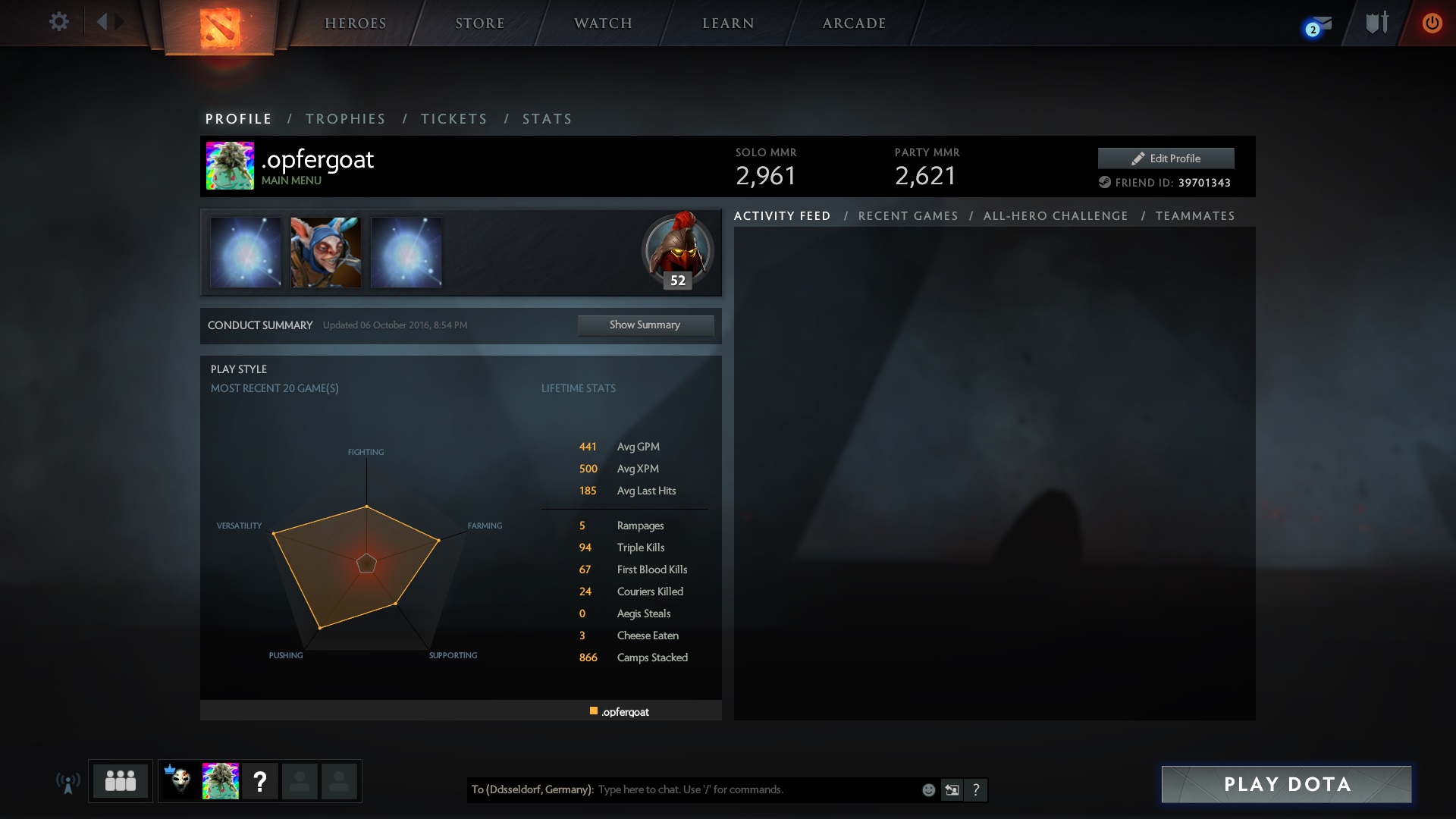Click the orange power button
Screen dimensions: 1456x819
point(1432,23)
